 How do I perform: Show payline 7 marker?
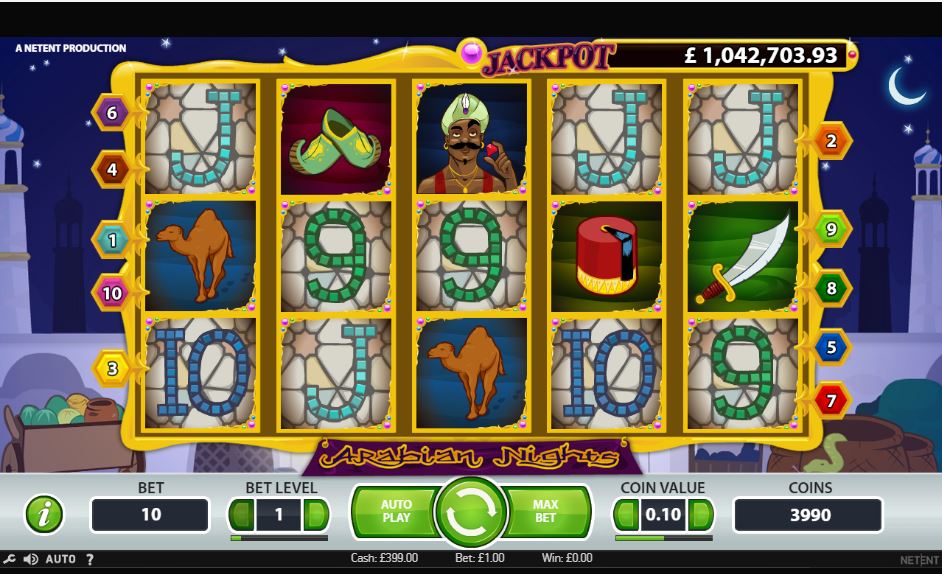pyautogui.click(x=832, y=401)
